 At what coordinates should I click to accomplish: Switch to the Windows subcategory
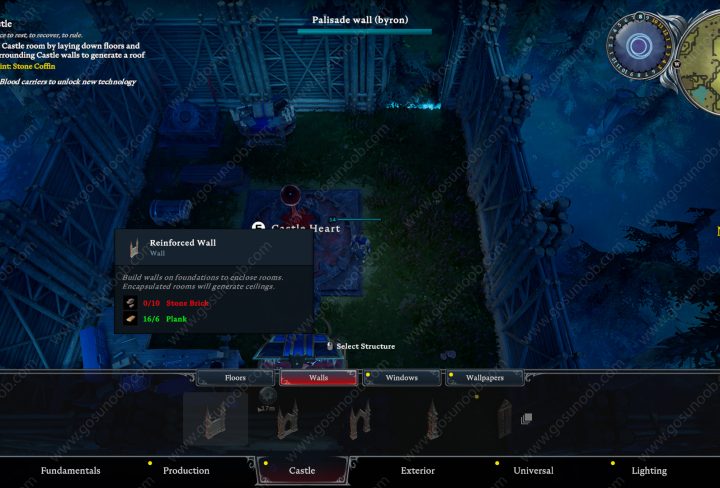pos(402,378)
